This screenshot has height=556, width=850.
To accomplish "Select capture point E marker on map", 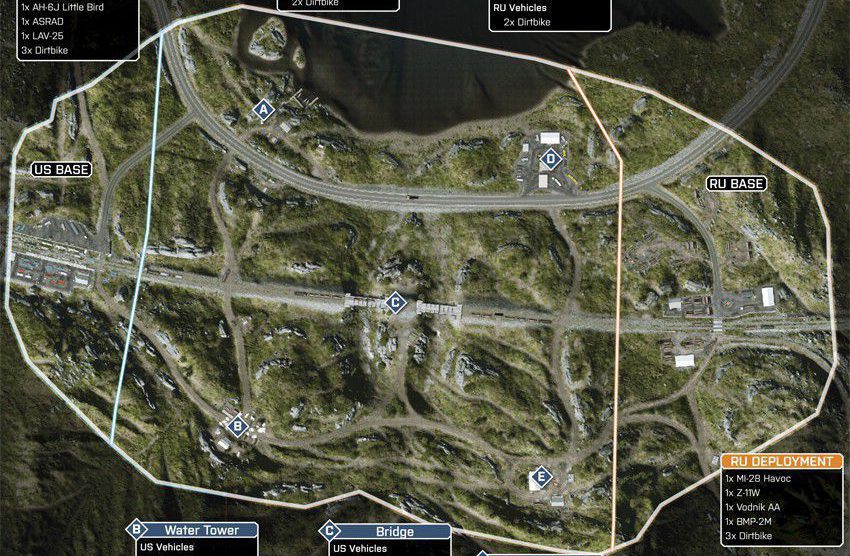I will 541,477.
